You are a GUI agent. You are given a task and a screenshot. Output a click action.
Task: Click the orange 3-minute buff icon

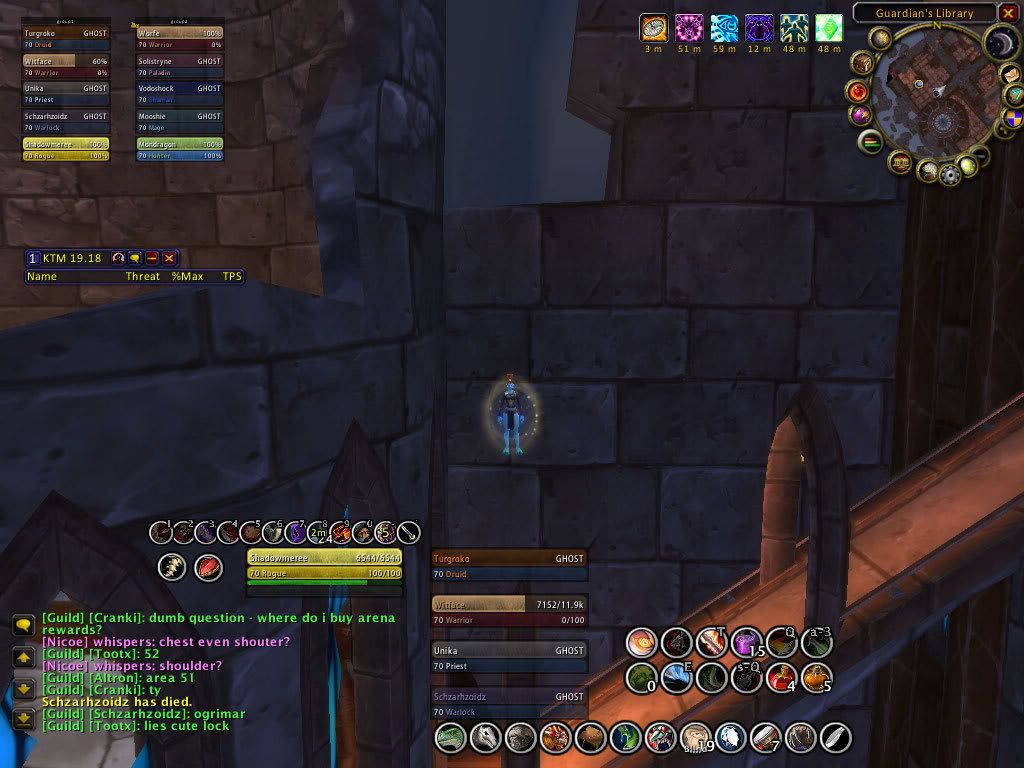pyautogui.click(x=654, y=27)
